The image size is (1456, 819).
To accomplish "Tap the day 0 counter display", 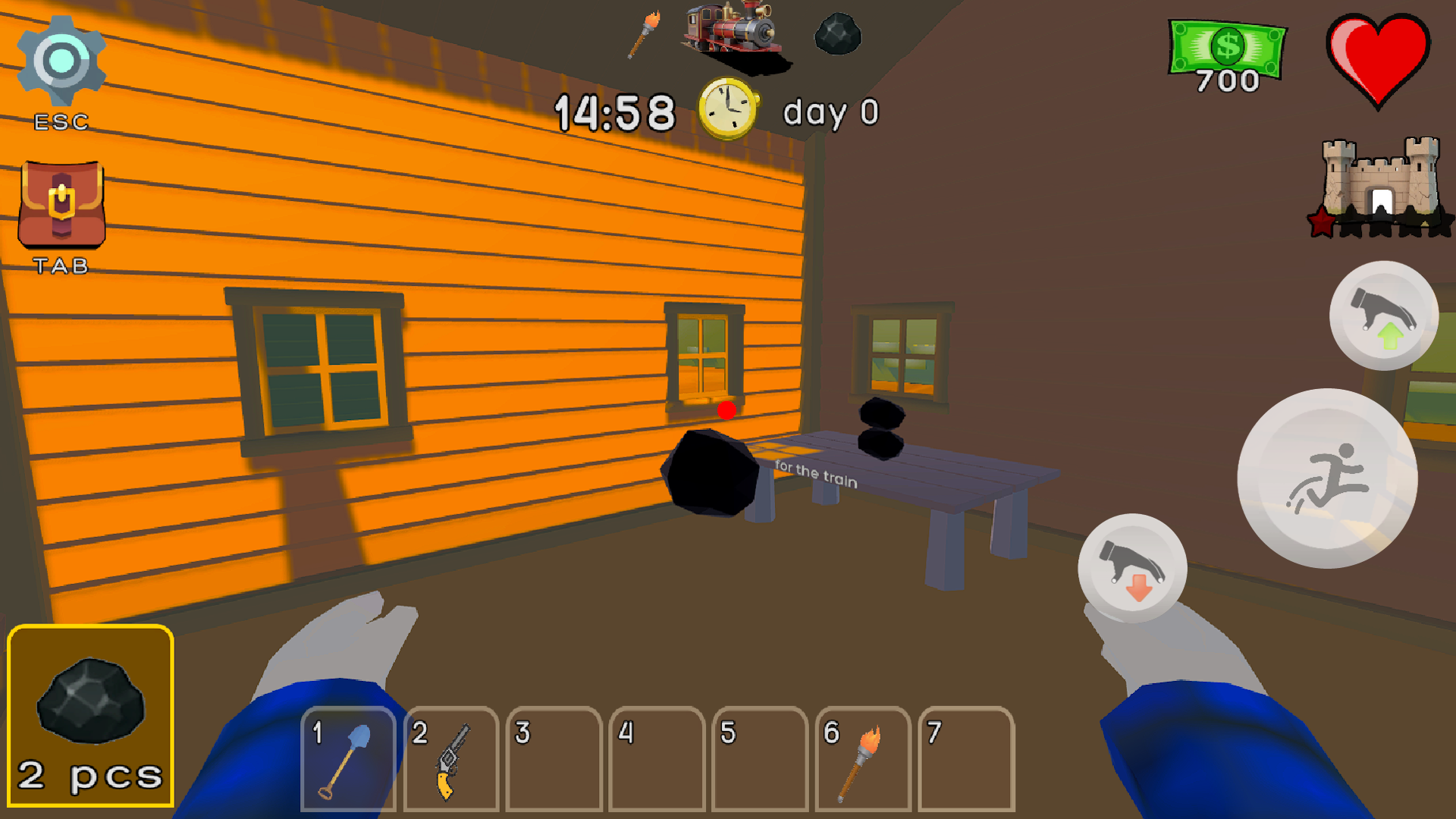I will pos(830,112).
